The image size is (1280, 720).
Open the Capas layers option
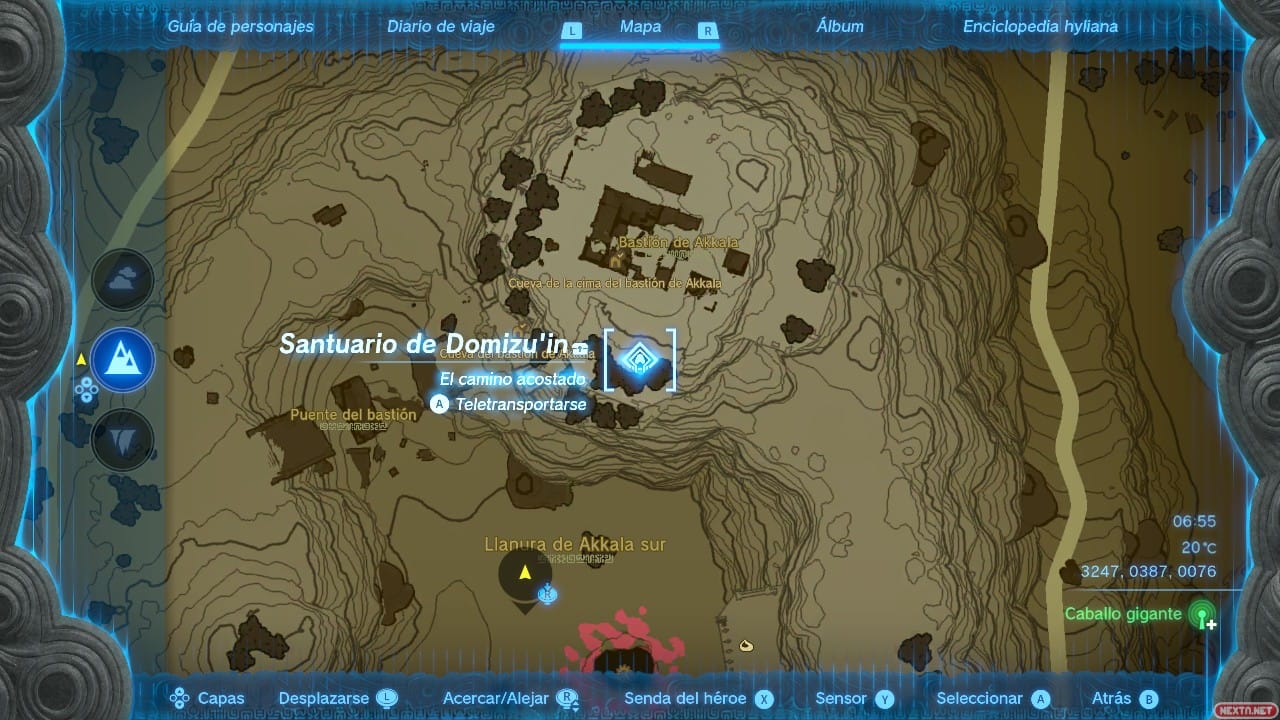pos(208,699)
